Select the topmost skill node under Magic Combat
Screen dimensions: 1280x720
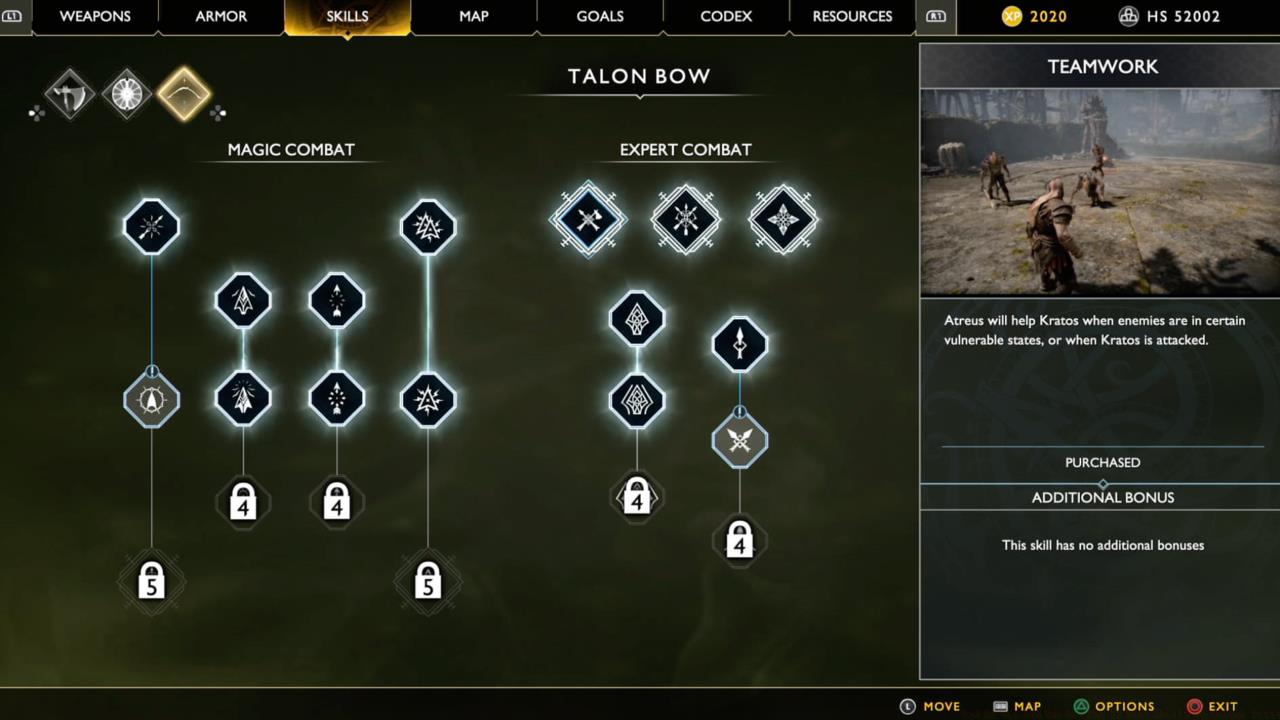click(151, 226)
